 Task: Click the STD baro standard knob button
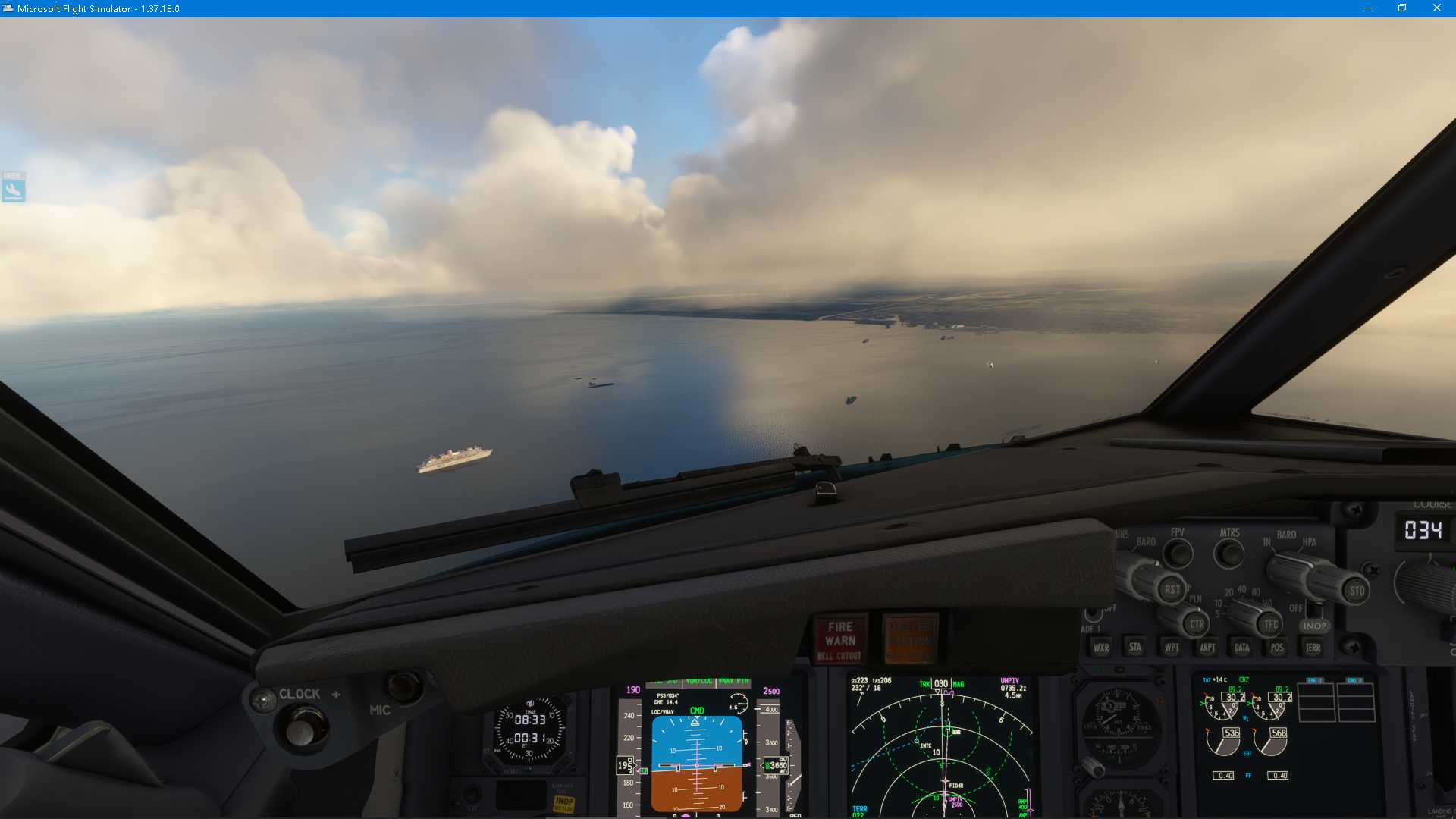1356,591
